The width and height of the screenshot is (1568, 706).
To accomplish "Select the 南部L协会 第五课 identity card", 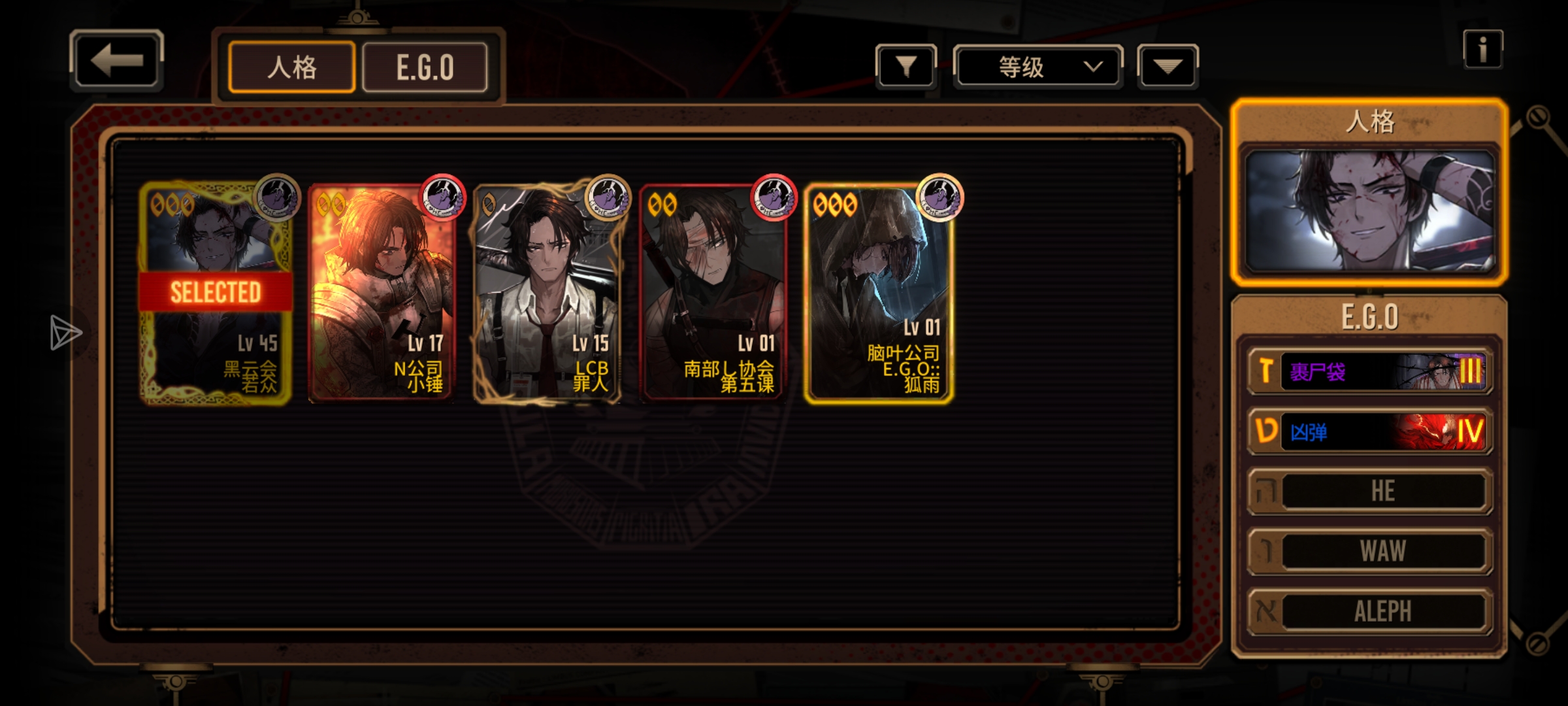I will pyautogui.click(x=713, y=293).
